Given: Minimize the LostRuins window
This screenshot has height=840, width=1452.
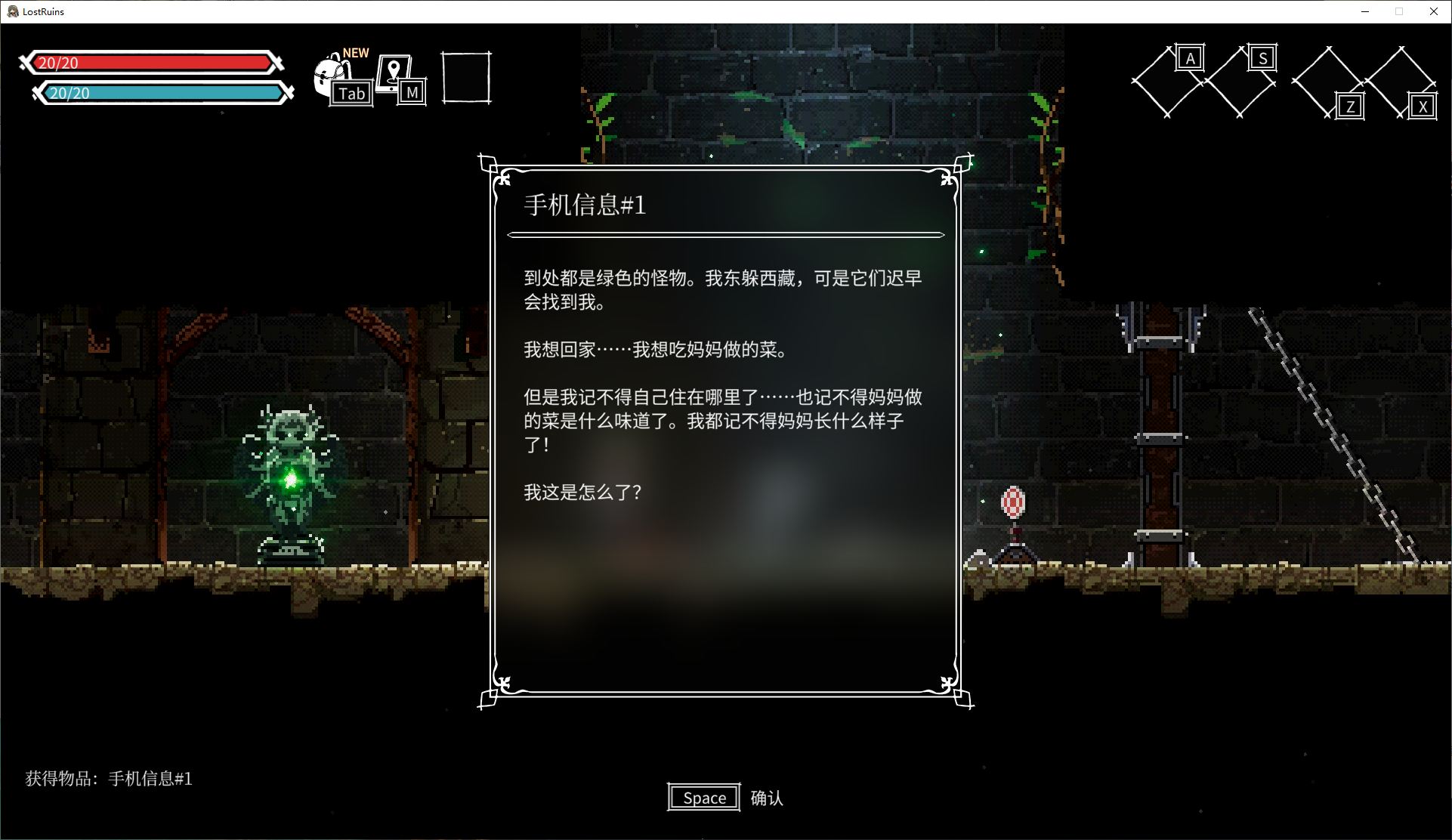Looking at the screenshot, I should pos(1365,11).
